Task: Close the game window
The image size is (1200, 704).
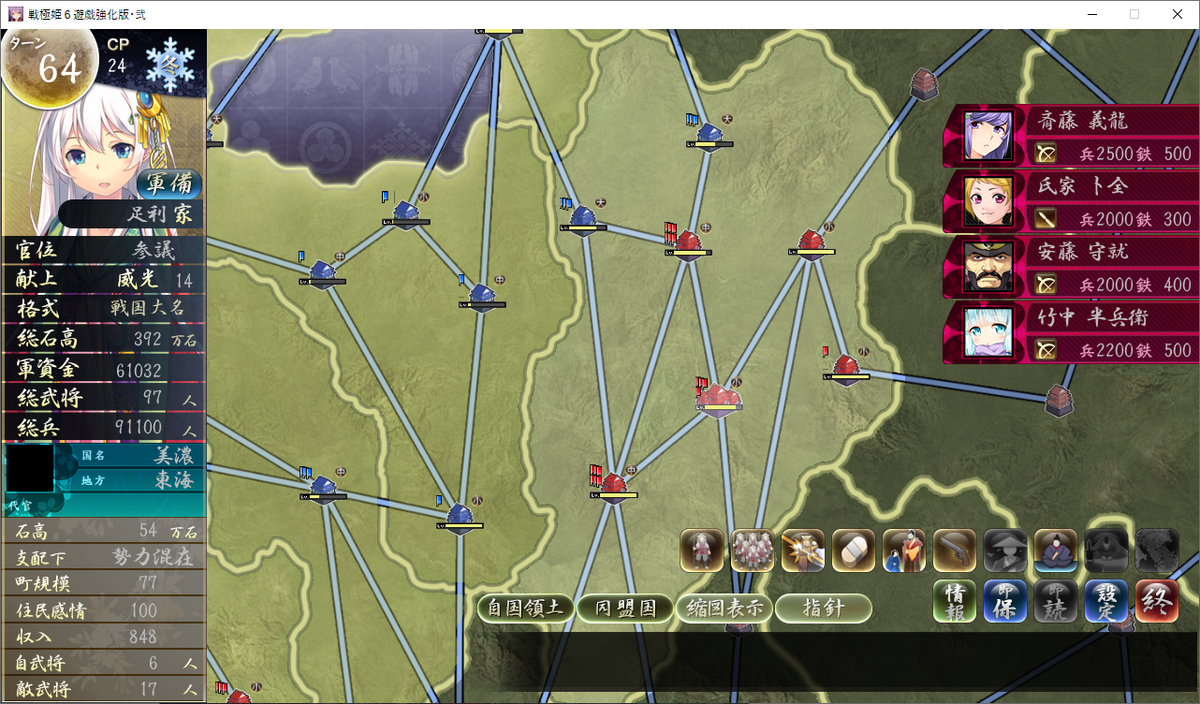Action: [1176, 14]
